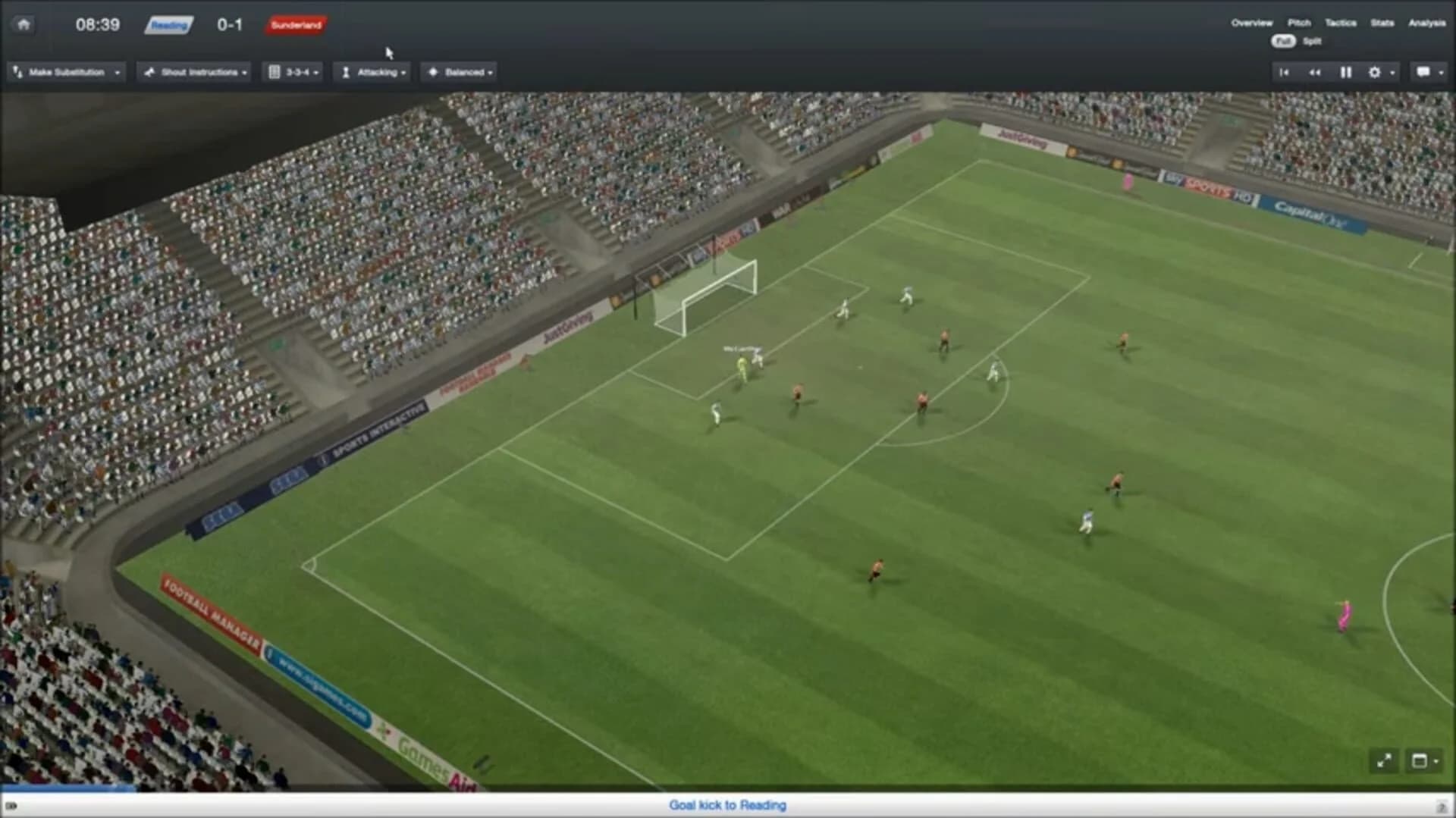1456x818 pixels.
Task: Pause the match playback
Action: coord(1346,72)
